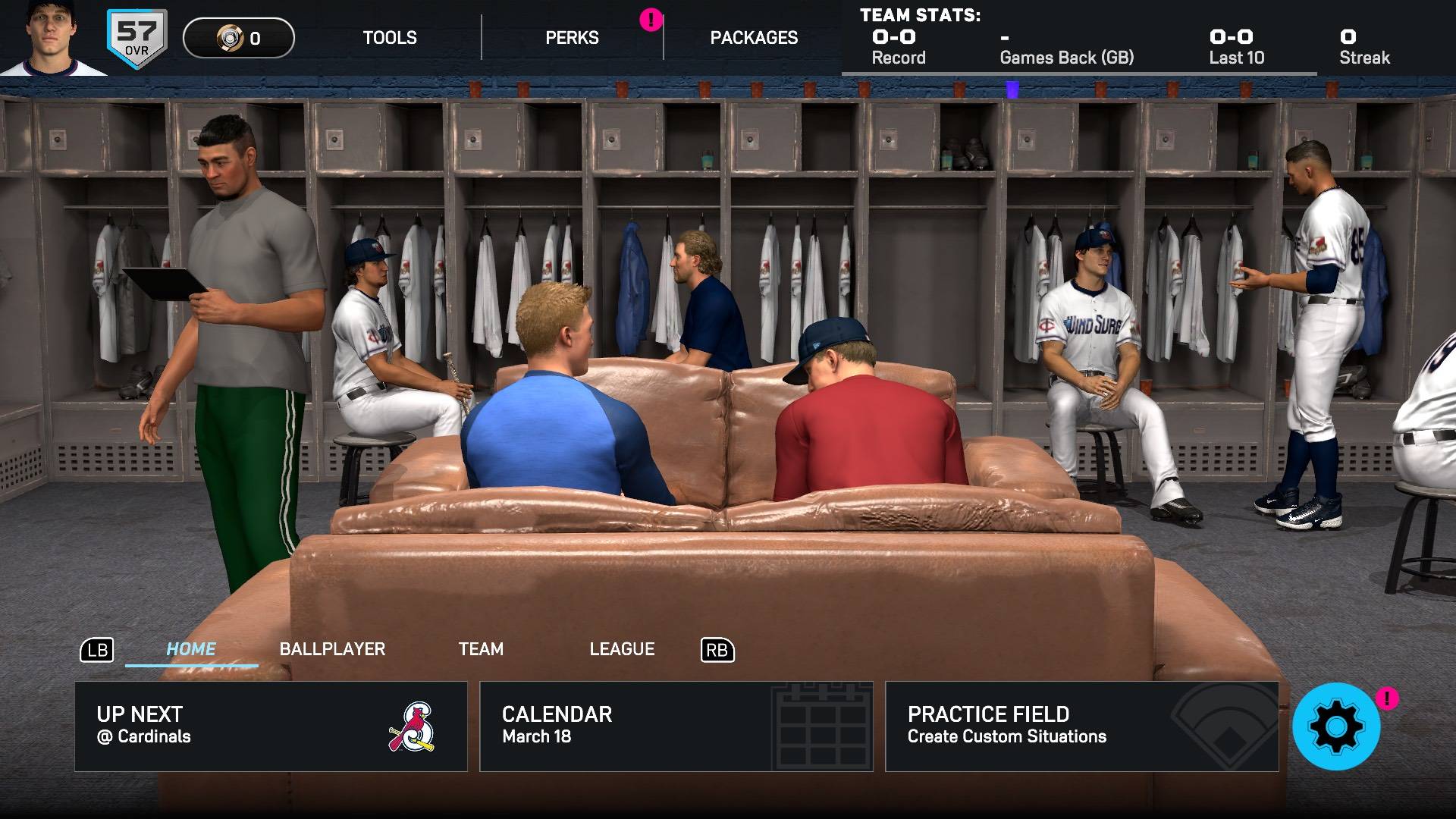Screen dimensions: 1456x819
Task: Click the LB tab-cycle button
Action: click(97, 650)
